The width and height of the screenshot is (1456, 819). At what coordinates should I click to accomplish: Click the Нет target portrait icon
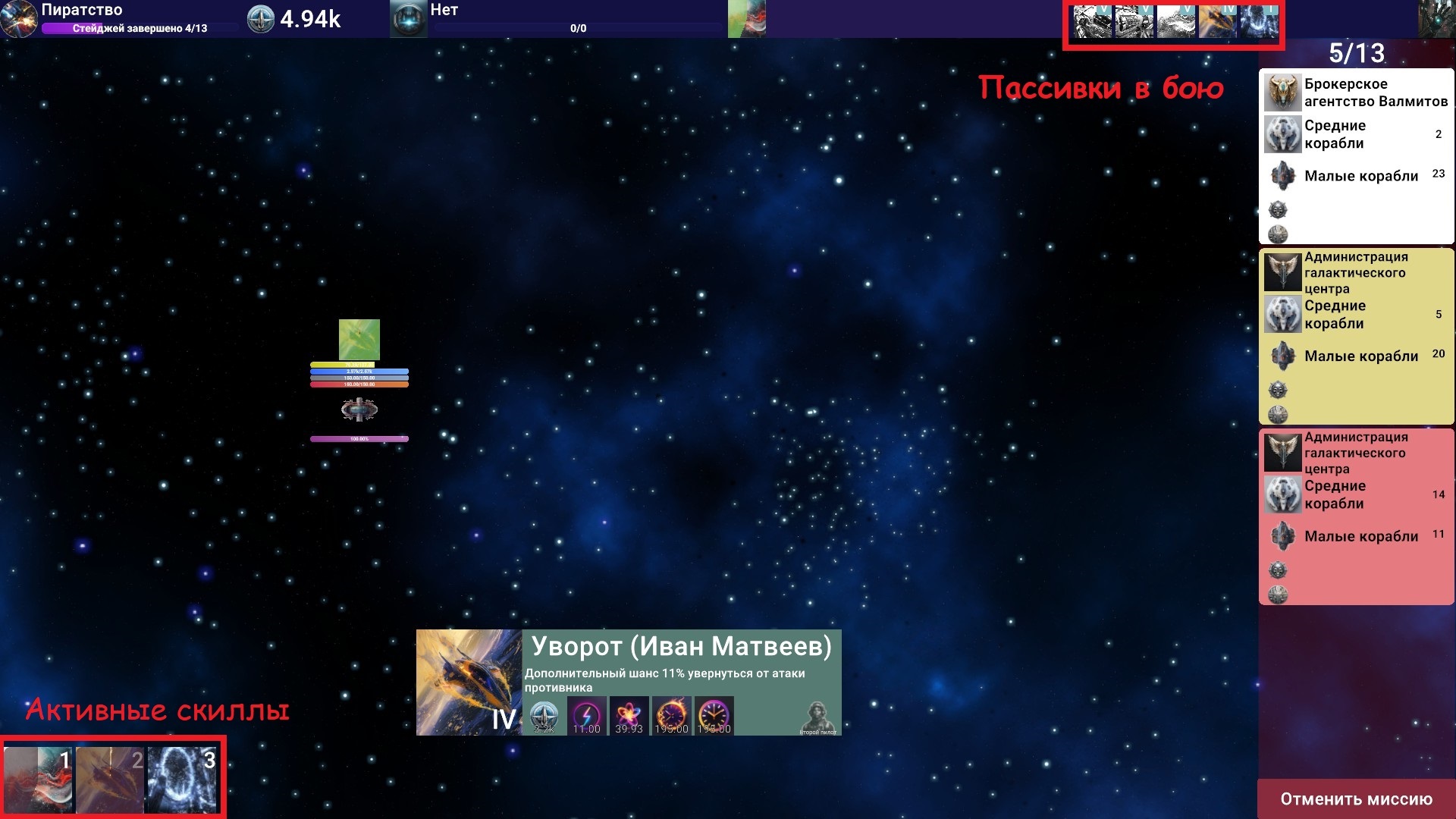408,19
